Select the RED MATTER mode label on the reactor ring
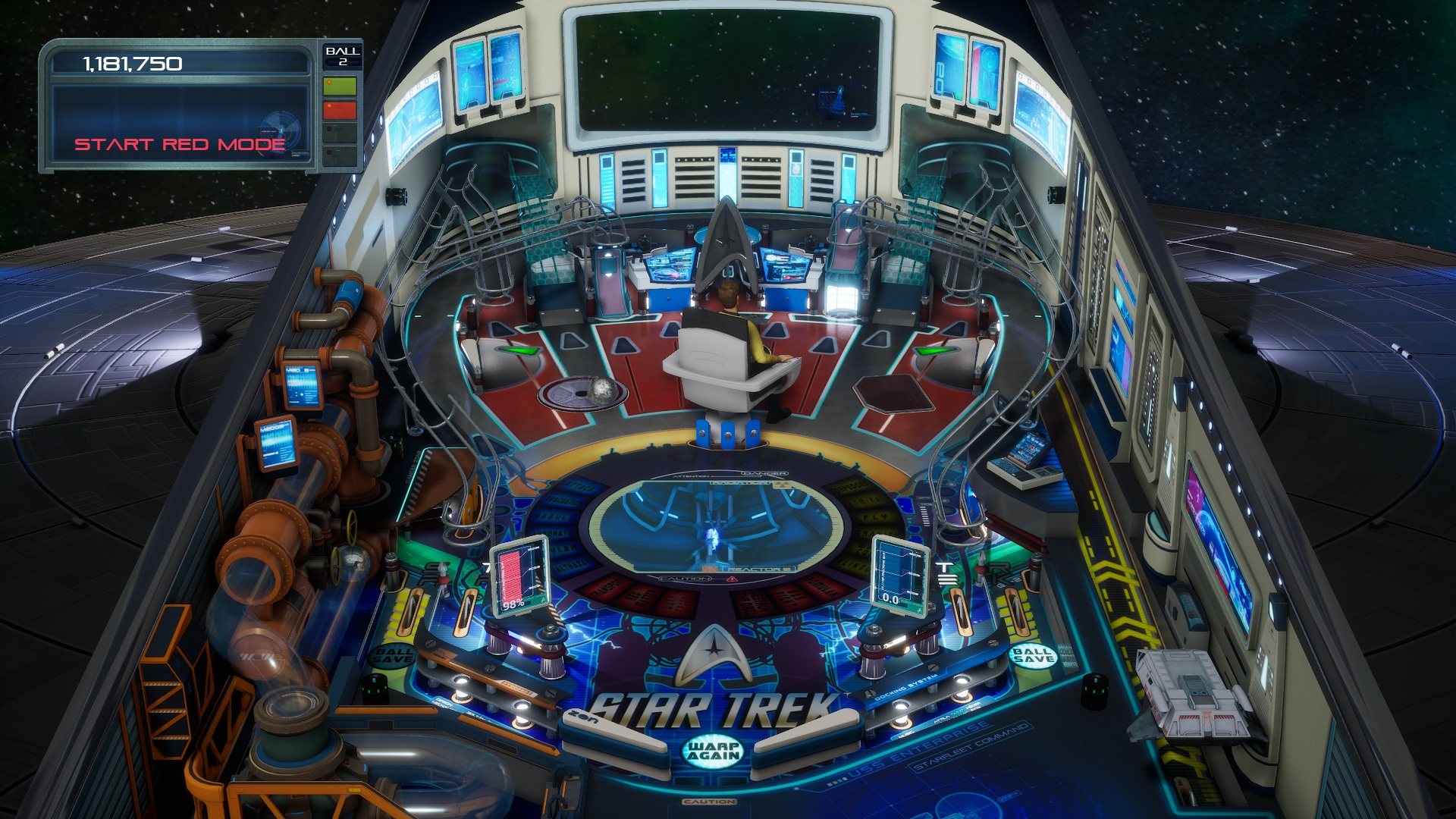The width and height of the screenshot is (1456, 819). tap(639, 598)
